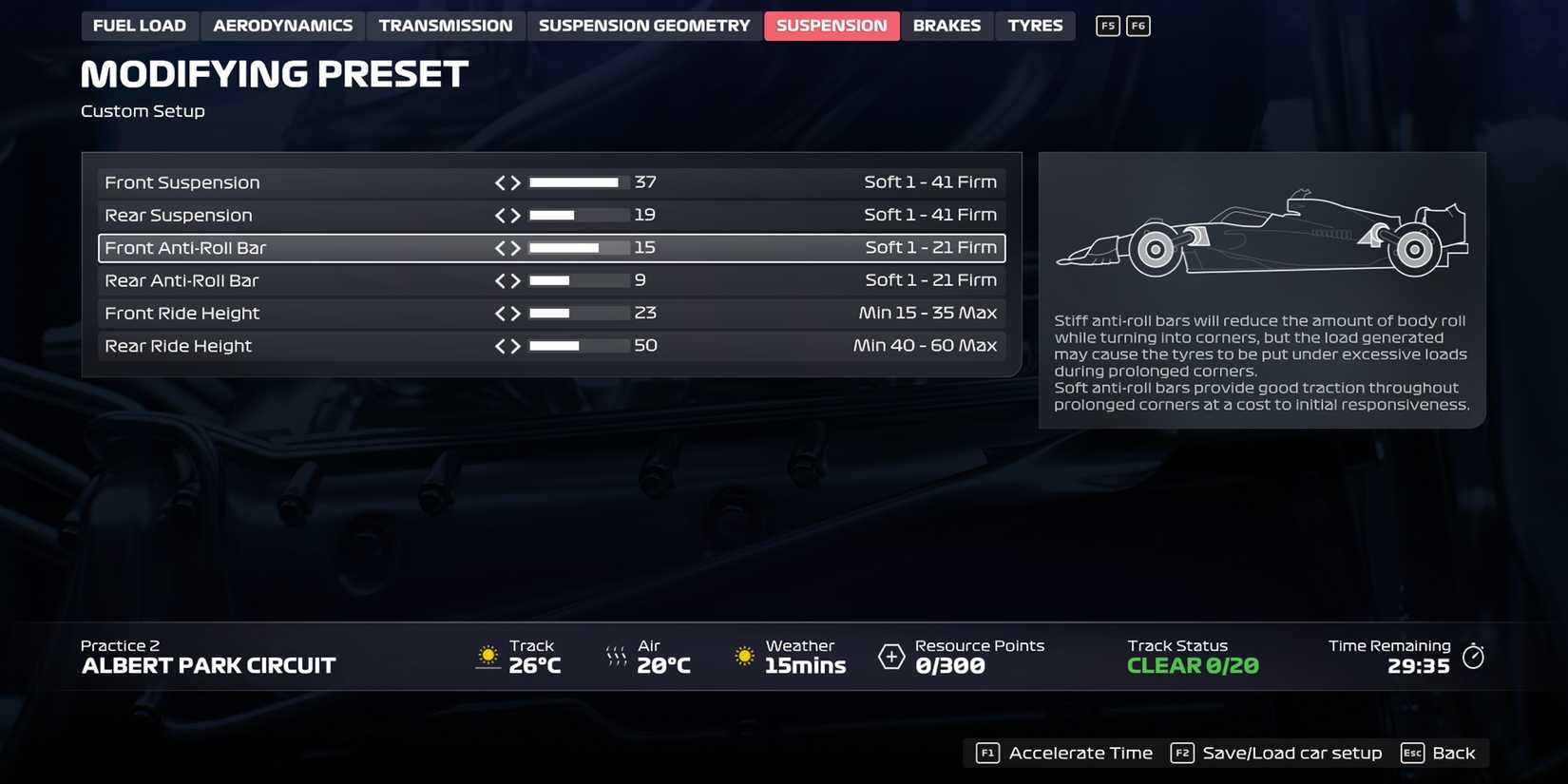The height and width of the screenshot is (784, 1568).
Task: Decrease Rear Anti-Roll Bar with left arrow
Action: click(502, 280)
